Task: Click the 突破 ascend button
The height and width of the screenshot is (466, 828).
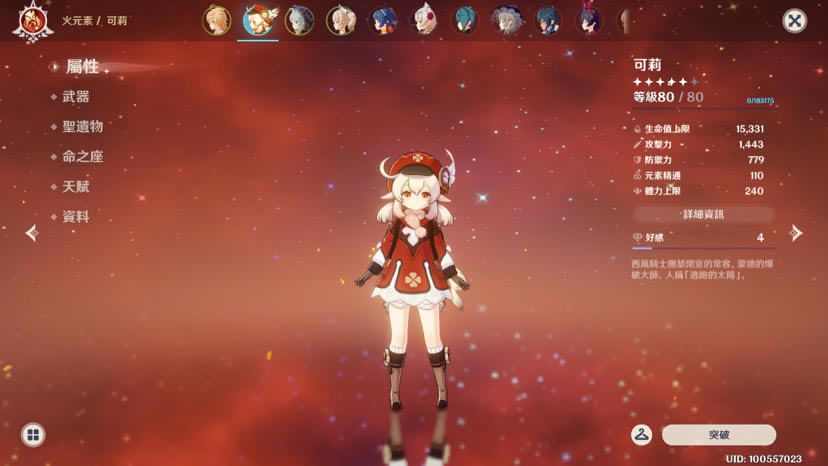Action: [719, 435]
